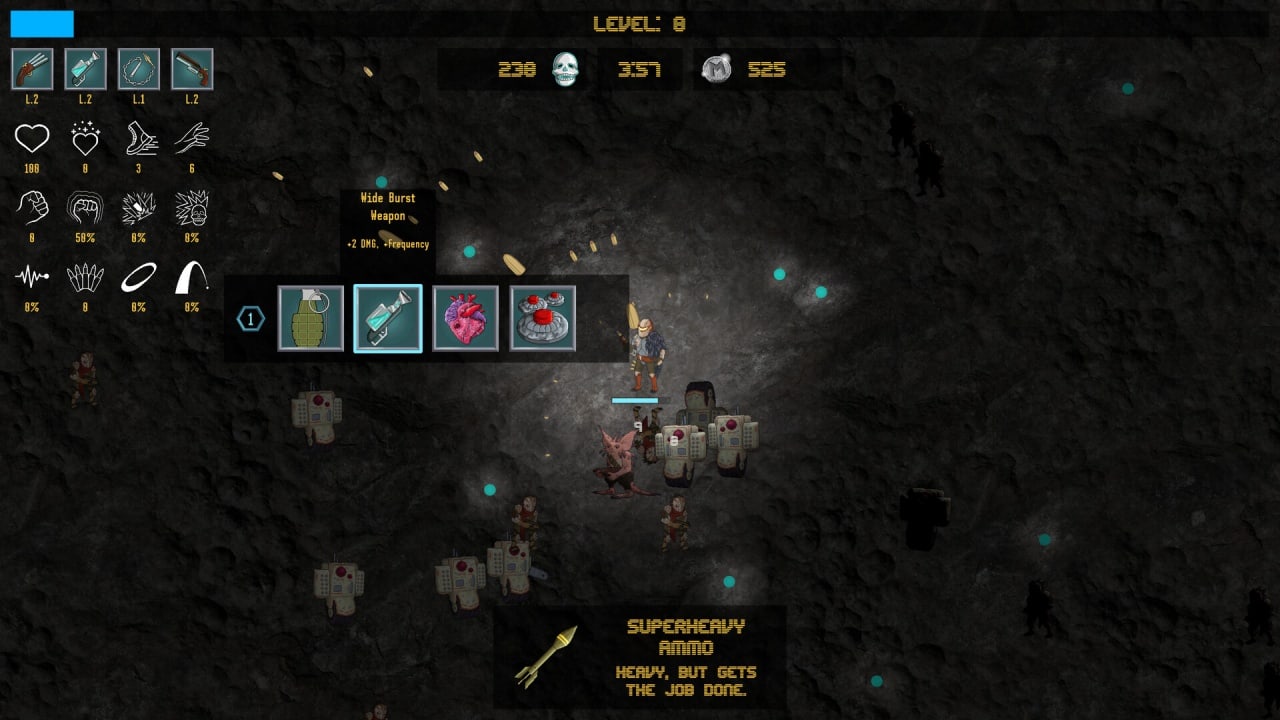Select the chain whip weapon slot
The image size is (1280, 720).
(138, 69)
